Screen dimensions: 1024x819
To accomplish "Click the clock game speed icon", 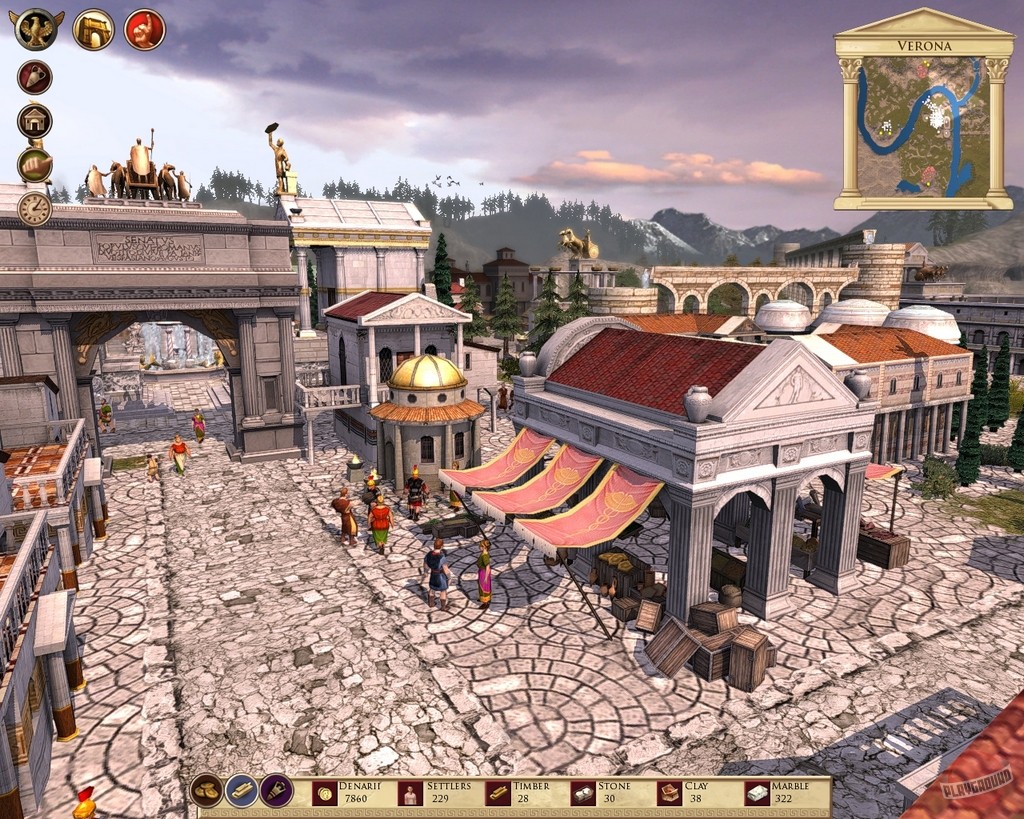I will (35, 208).
